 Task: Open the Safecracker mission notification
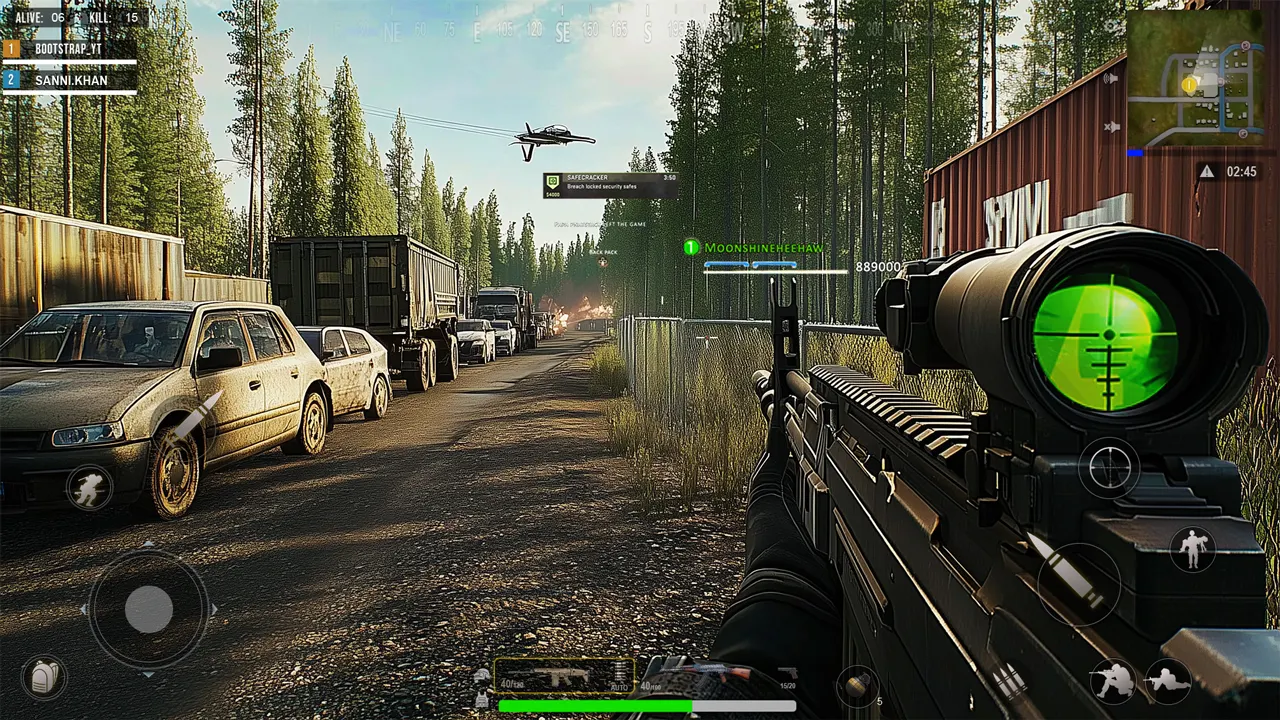tap(610, 185)
